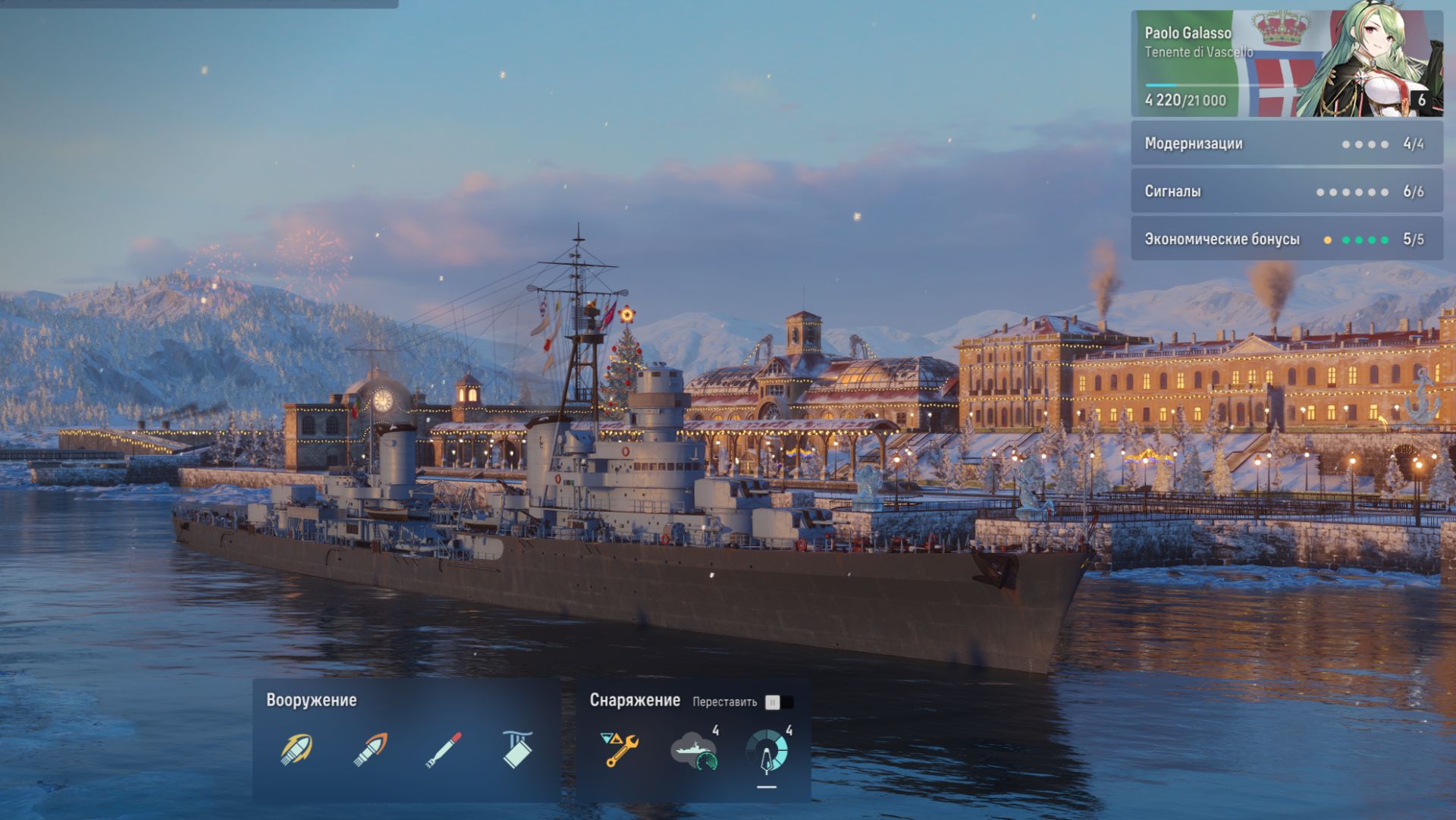Open the Экономические бонусы panel
1456x820 pixels.
point(1286,239)
